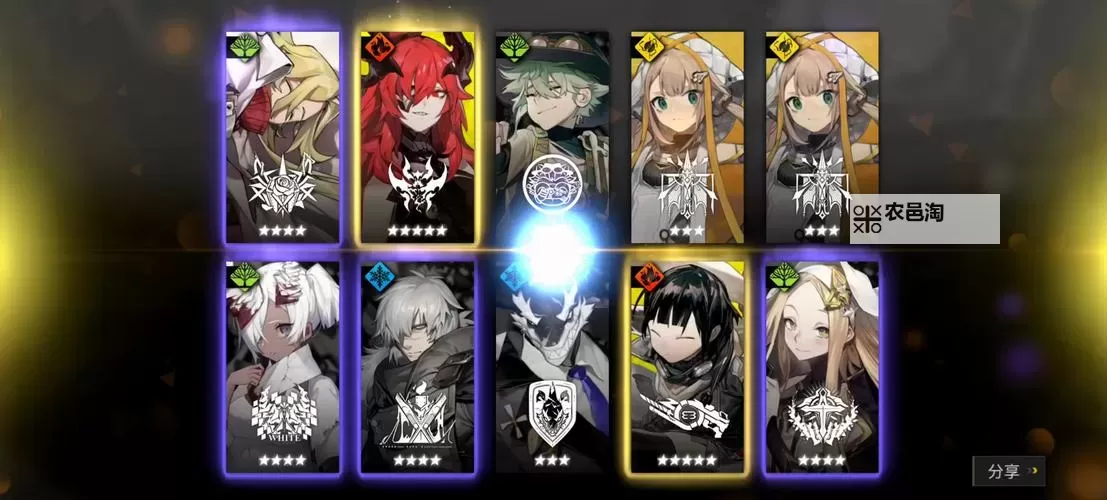Image resolution: width=1107 pixels, height=500 pixels.
Task: Select the black-haired girl five-star card
Action: point(688,366)
